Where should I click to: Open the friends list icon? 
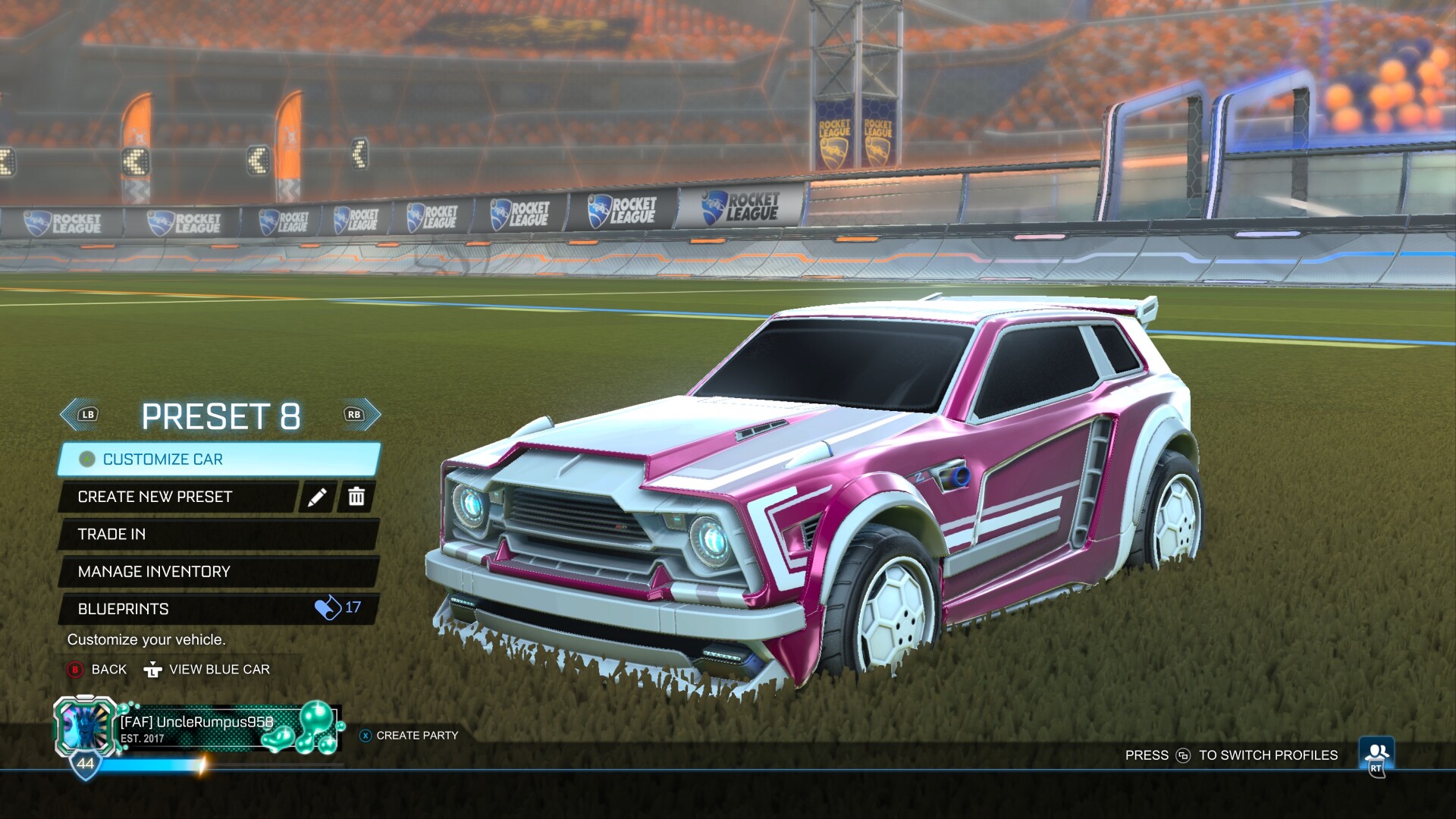1376,755
